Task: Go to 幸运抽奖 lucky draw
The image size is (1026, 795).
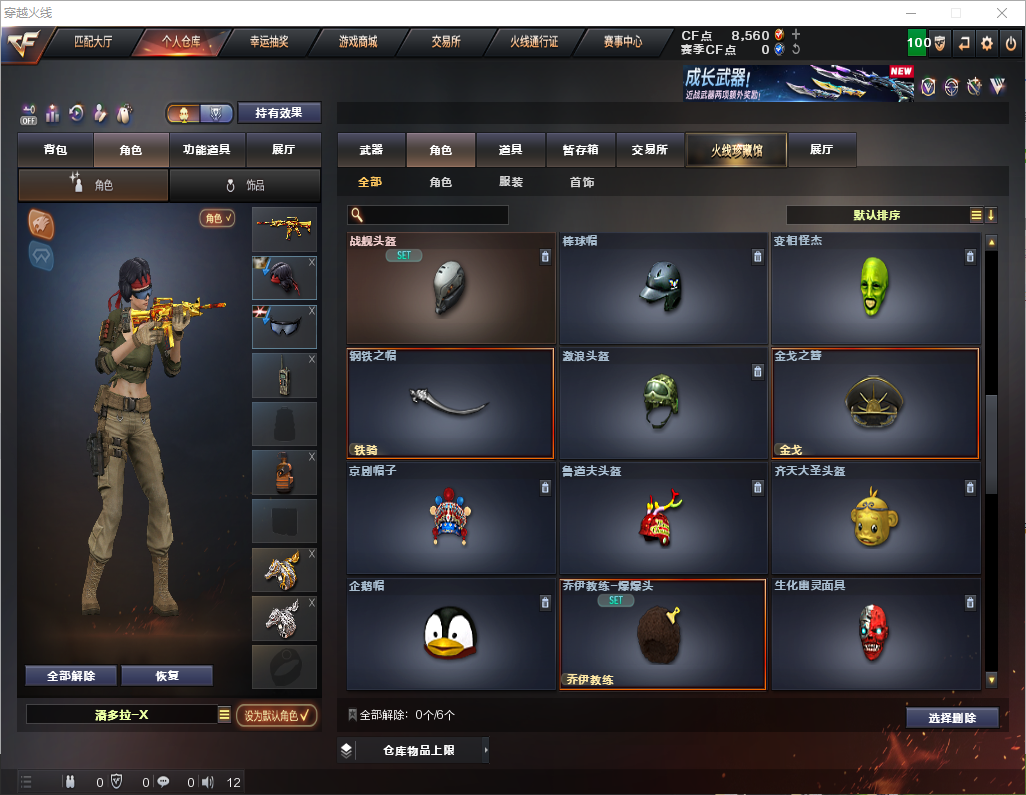Action: pos(269,42)
